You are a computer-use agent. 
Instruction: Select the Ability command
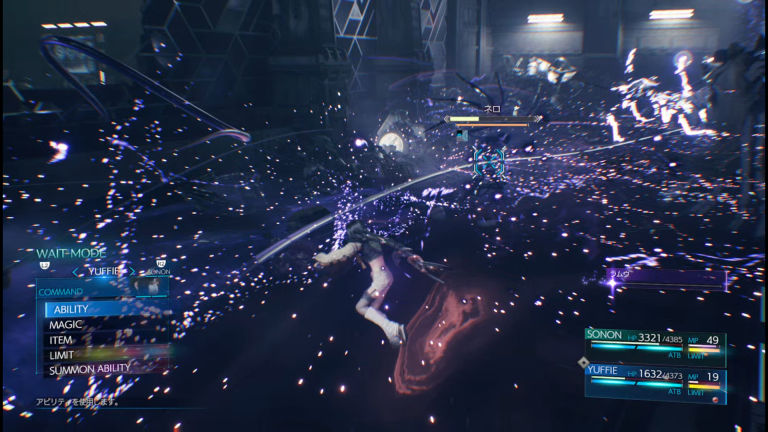tap(72, 310)
